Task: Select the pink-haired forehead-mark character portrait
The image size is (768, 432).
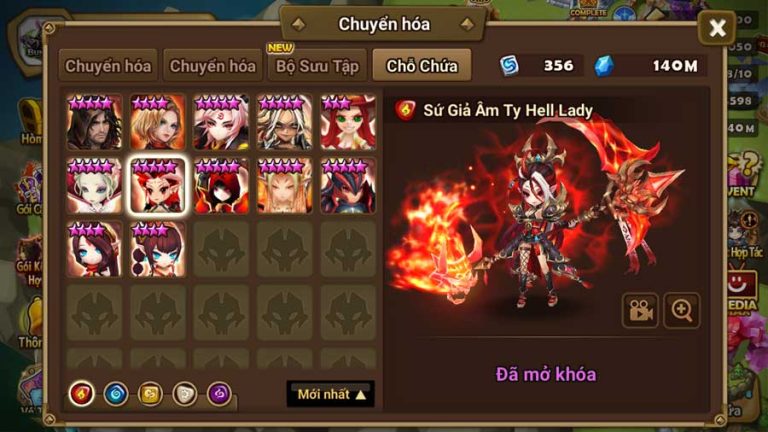Action: point(221,123)
